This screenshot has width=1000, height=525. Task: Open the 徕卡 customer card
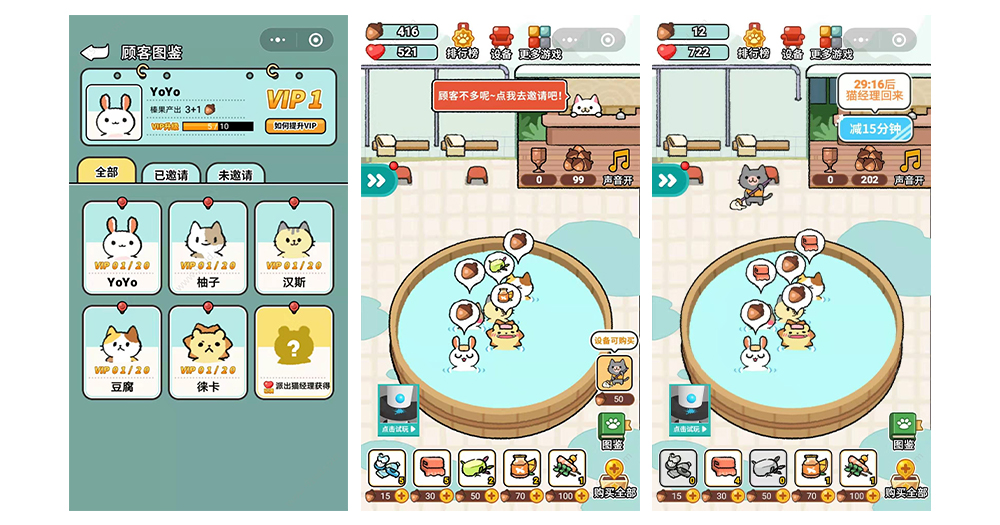click(x=208, y=352)
